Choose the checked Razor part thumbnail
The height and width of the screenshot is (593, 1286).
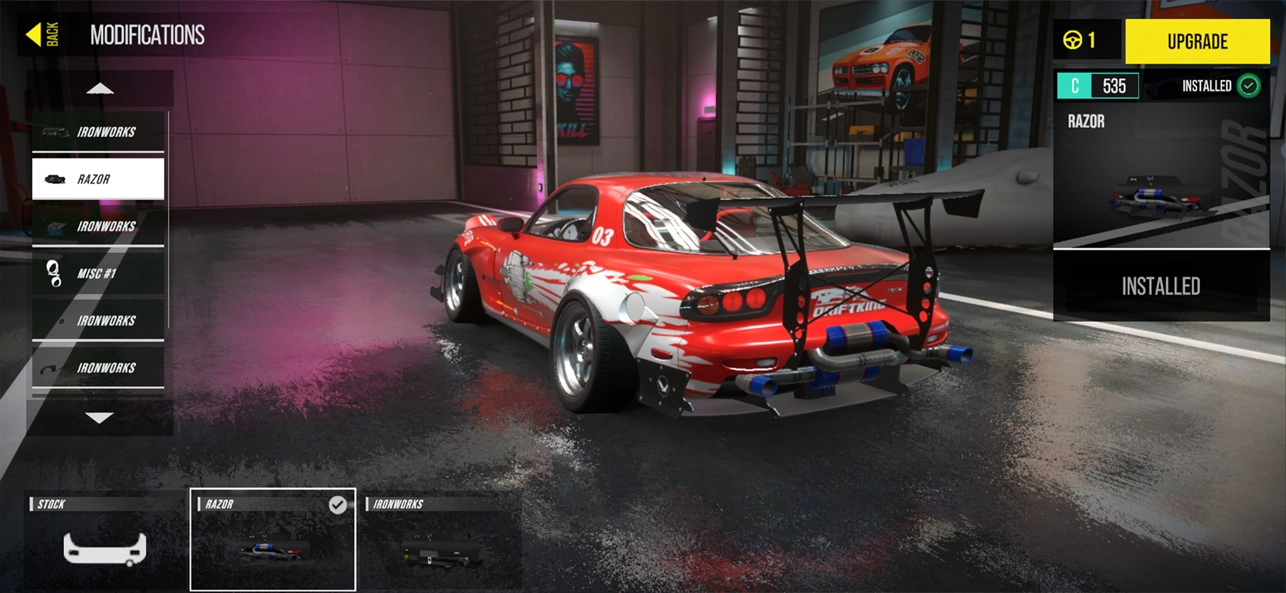pos(272,541)
